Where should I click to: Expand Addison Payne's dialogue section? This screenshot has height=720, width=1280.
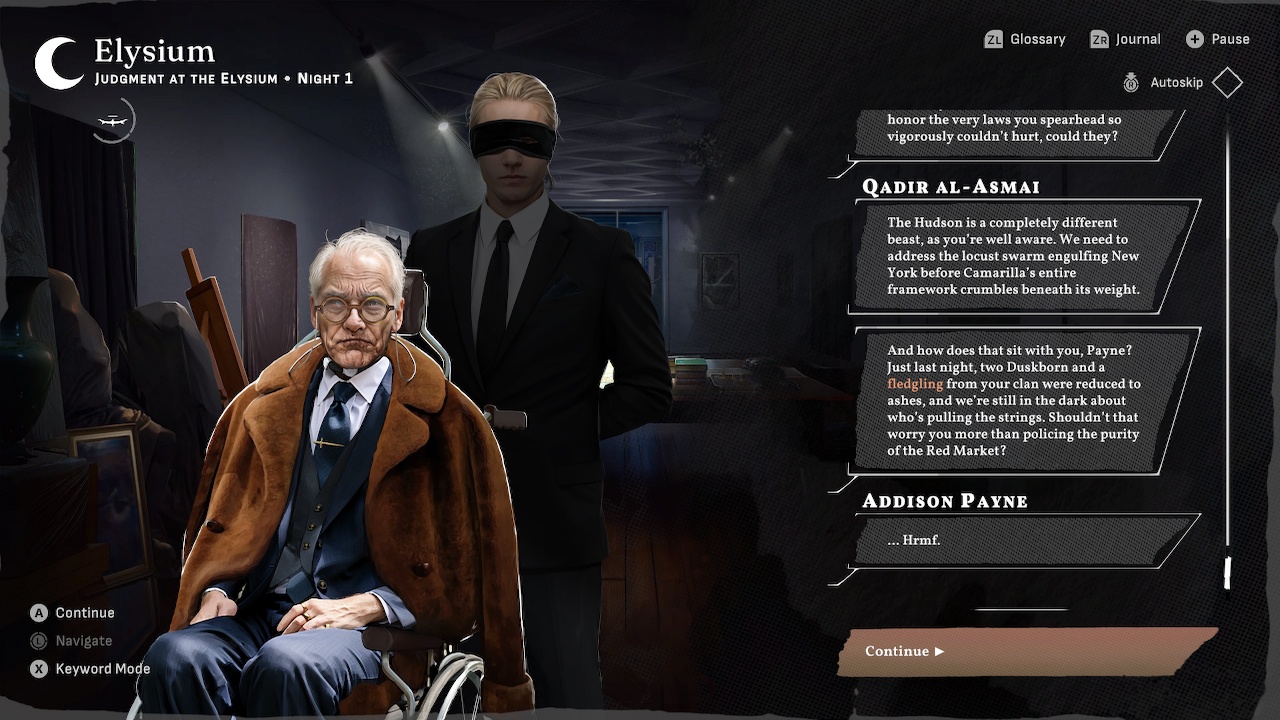[944, 501]
